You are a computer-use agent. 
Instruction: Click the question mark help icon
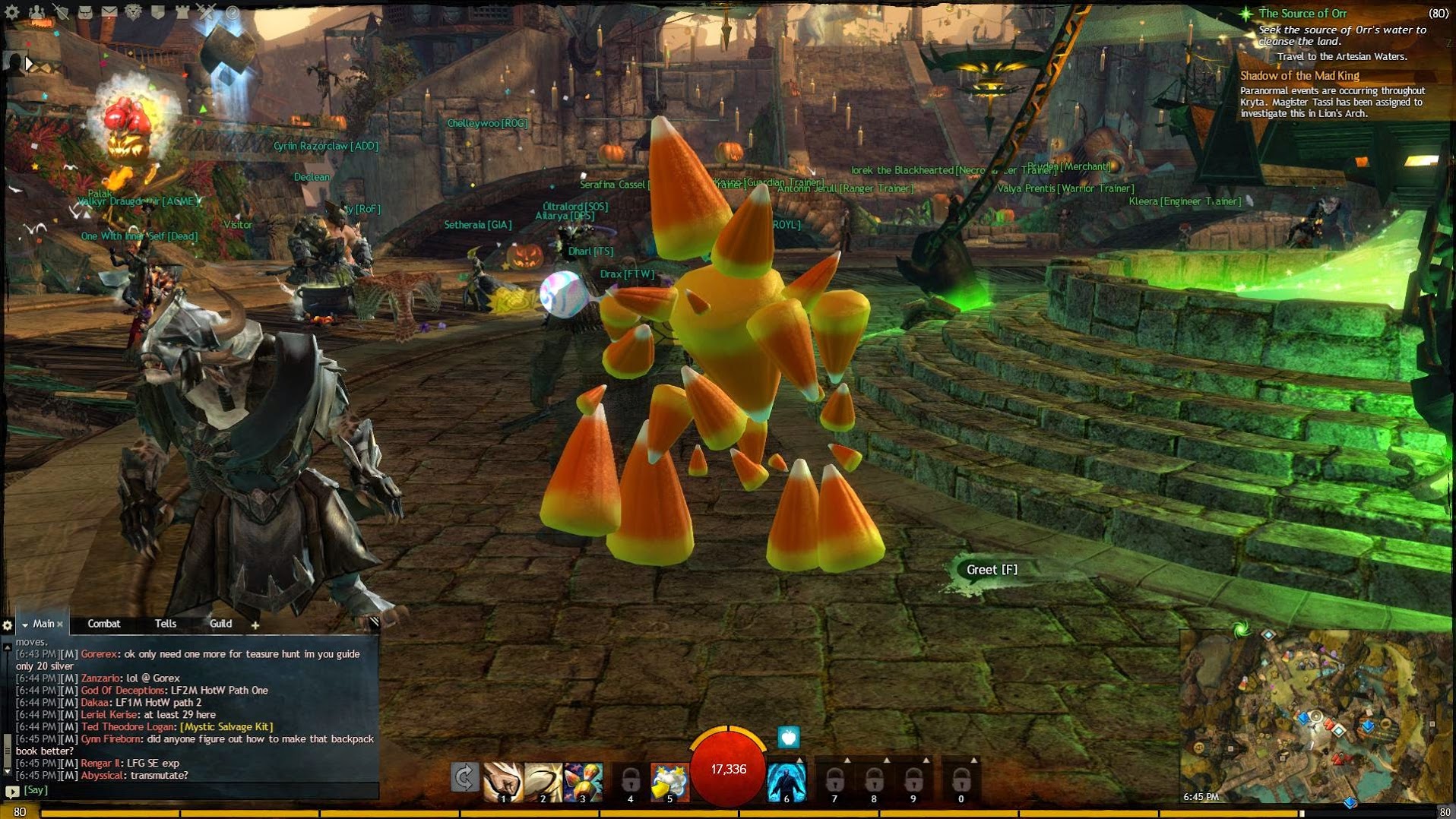(x=233, y=12)
